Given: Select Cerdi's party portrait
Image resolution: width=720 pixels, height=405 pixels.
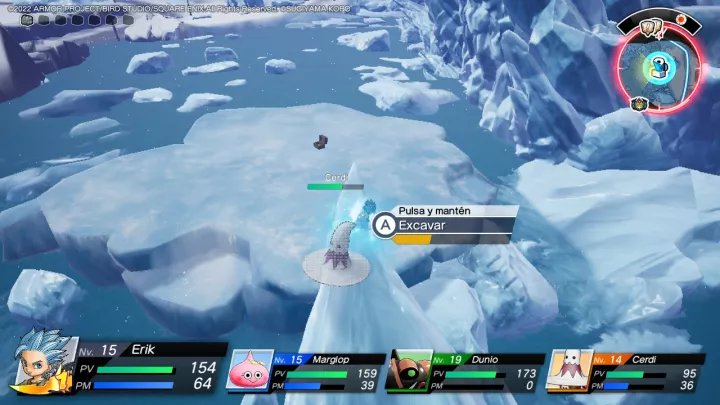Looking at the screenshot, I should click(x=568, y=370).
